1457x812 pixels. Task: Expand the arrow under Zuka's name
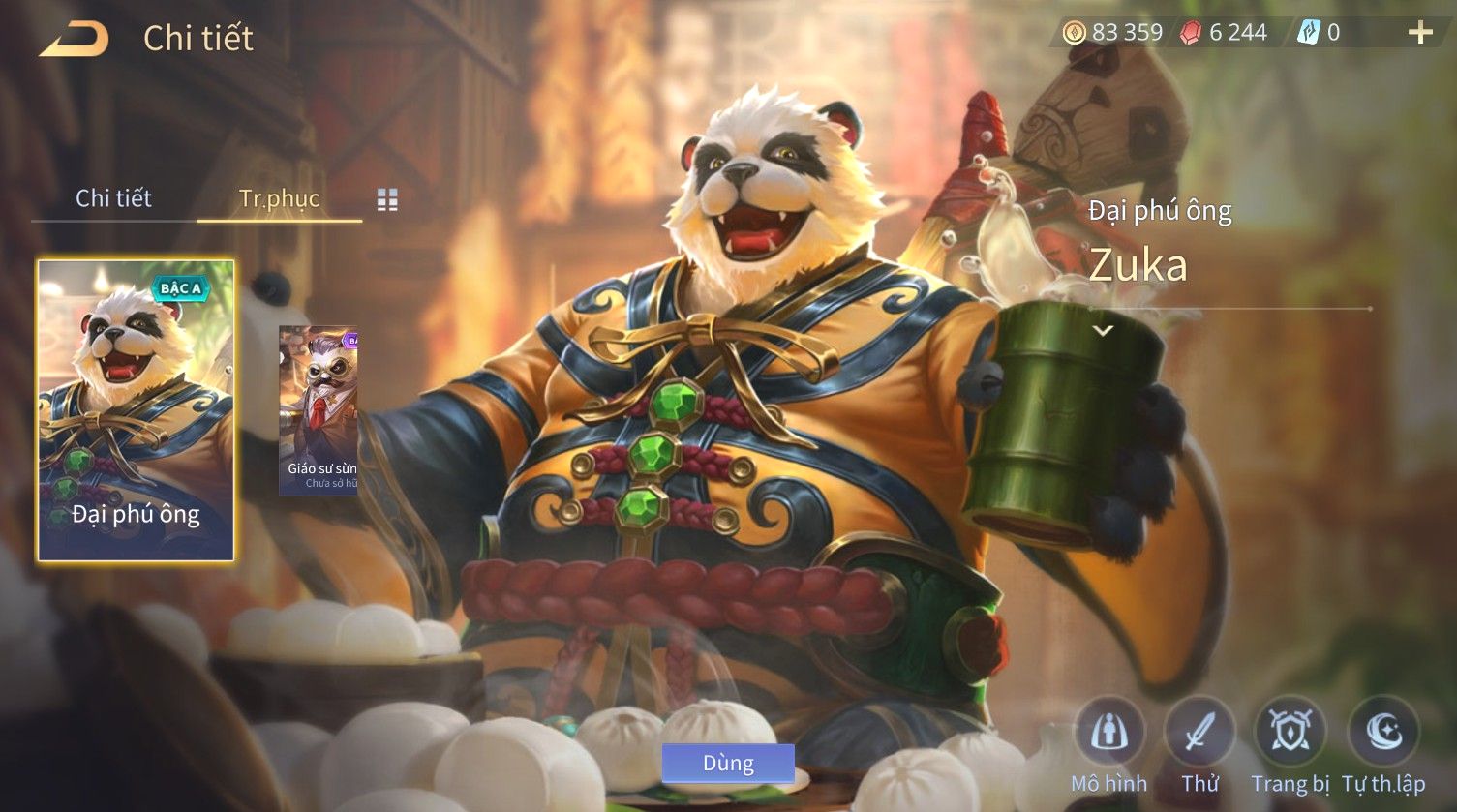[1103, 331]
